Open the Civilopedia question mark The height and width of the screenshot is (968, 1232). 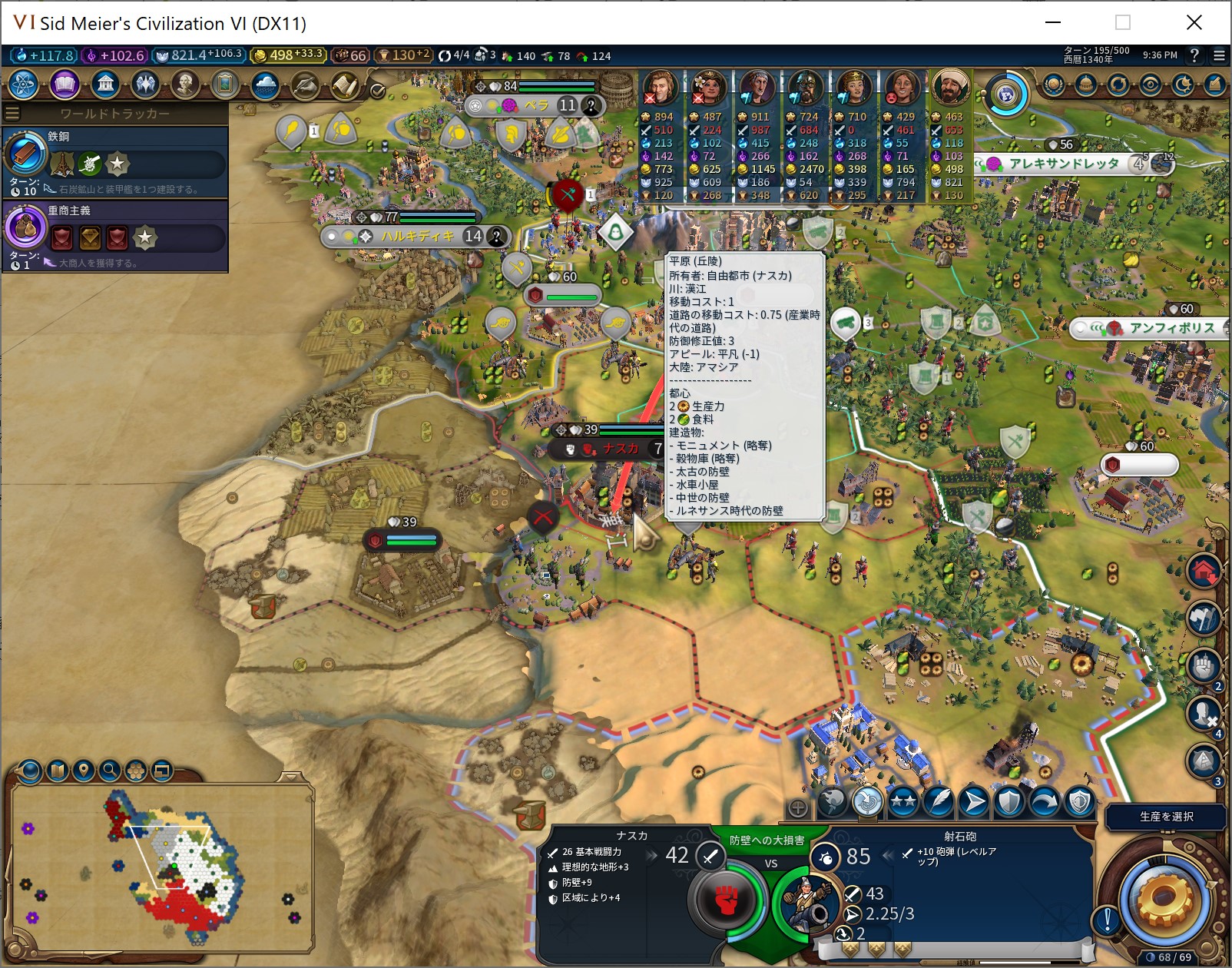click(1194, 55)
